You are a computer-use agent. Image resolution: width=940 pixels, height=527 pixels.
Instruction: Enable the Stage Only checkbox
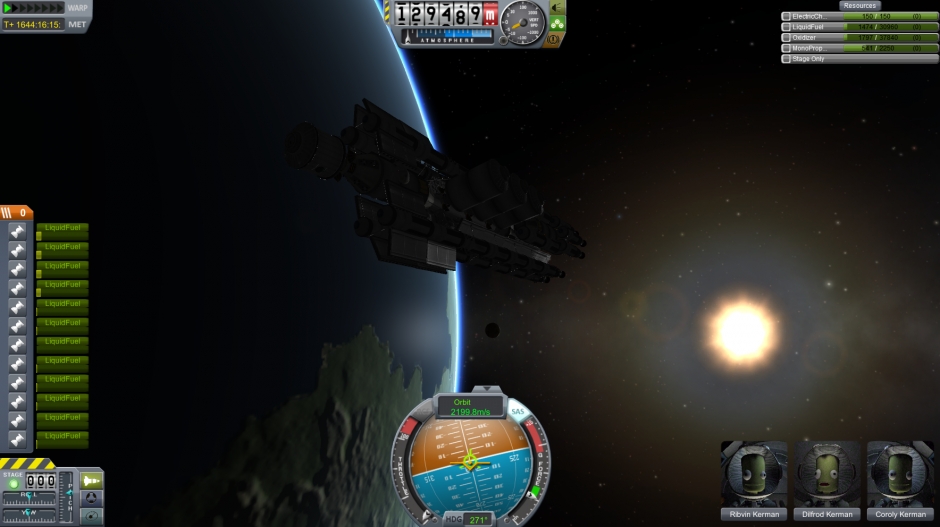click(x=786, y=59)
